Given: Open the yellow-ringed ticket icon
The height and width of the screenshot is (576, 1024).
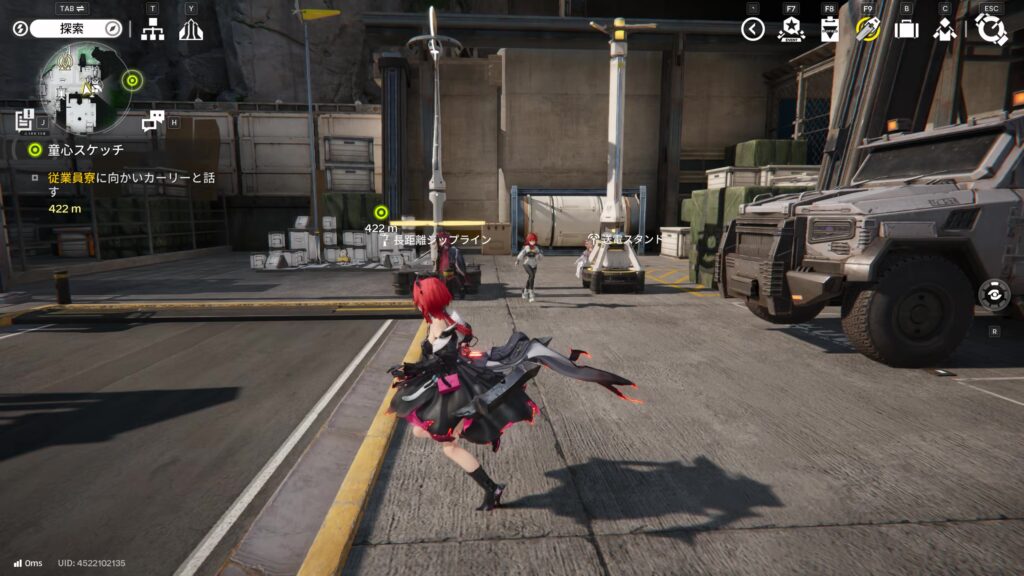Looking at the screenshot, I should pyautogui.click(x=867, y=29).
